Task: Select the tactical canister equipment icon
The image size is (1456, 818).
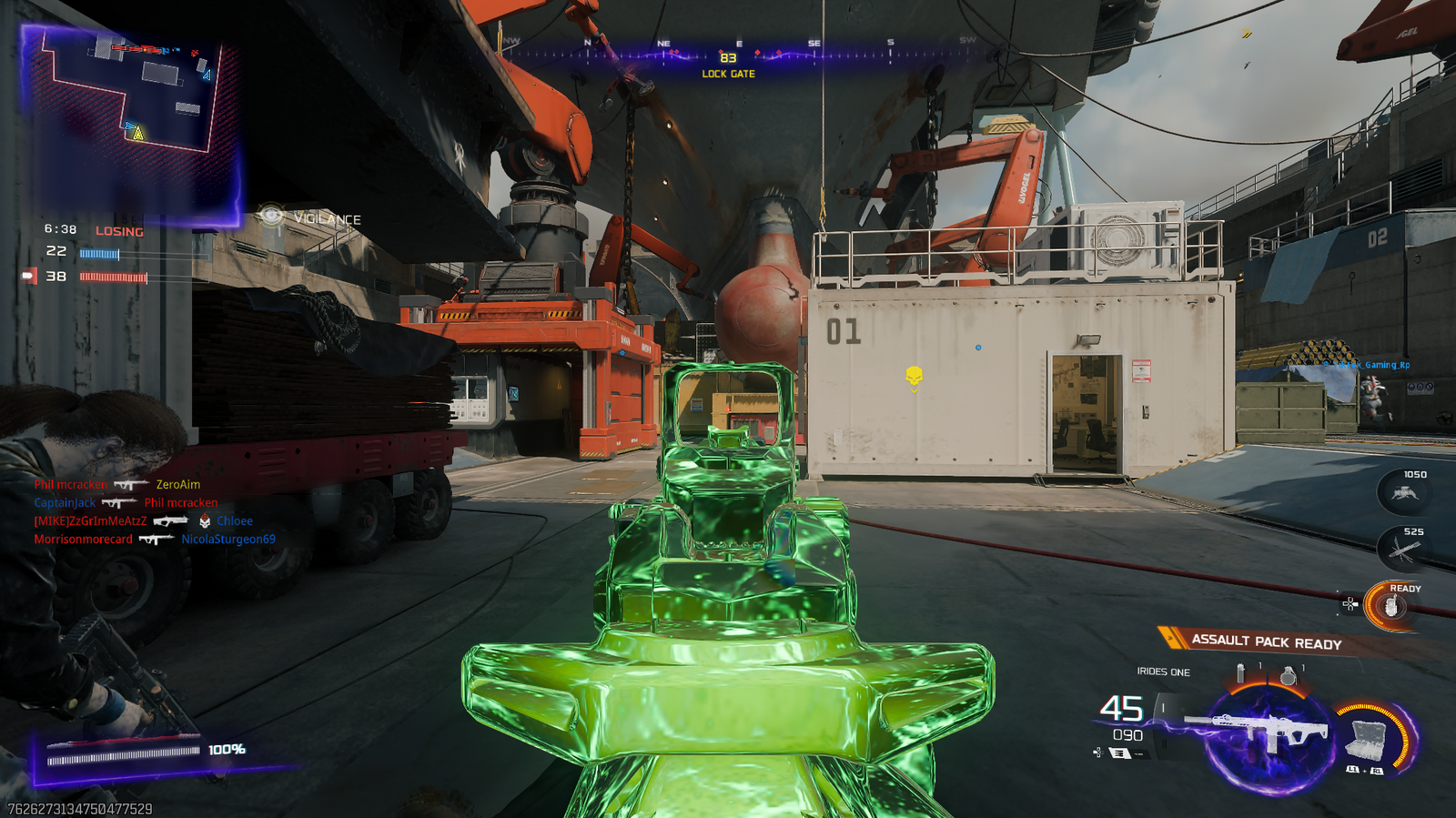Action: [x=1240, y=674]
